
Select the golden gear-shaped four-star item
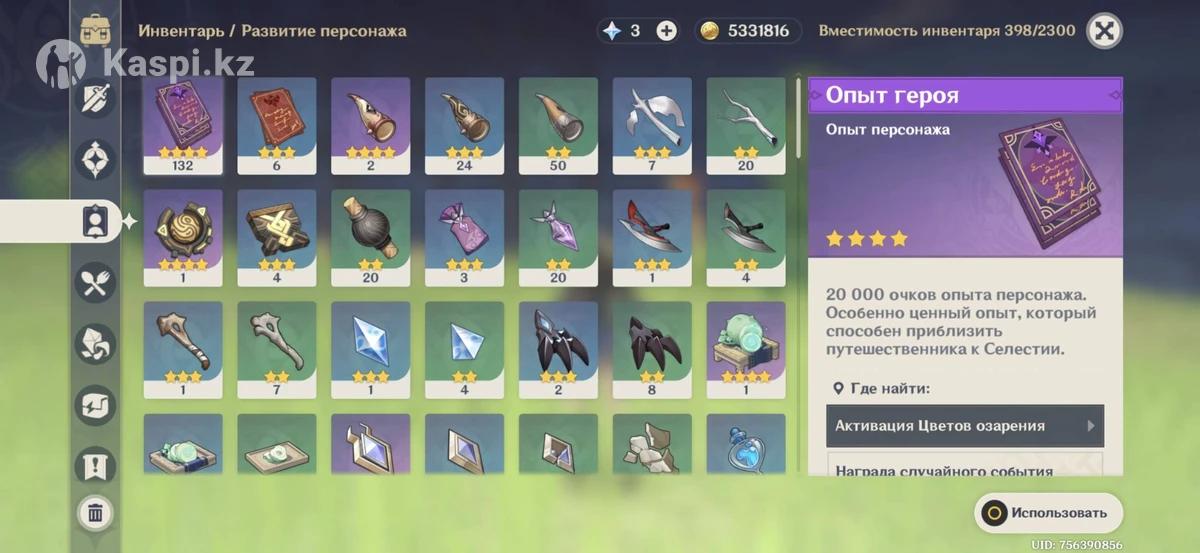tap(182, 233)
